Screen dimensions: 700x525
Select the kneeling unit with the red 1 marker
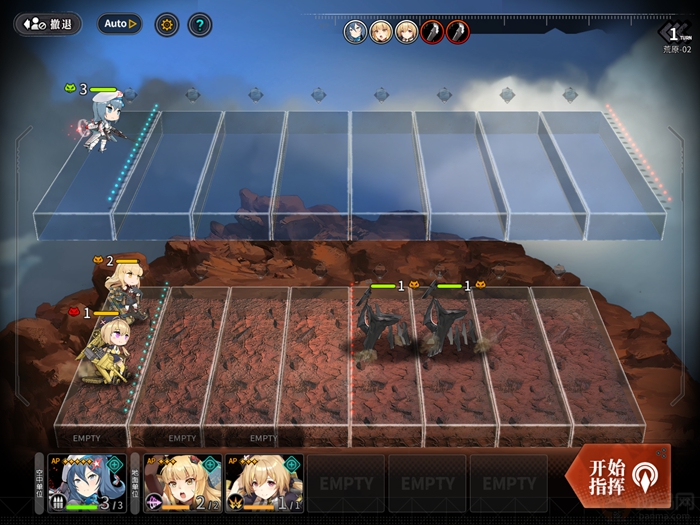[x=105, y=350]
